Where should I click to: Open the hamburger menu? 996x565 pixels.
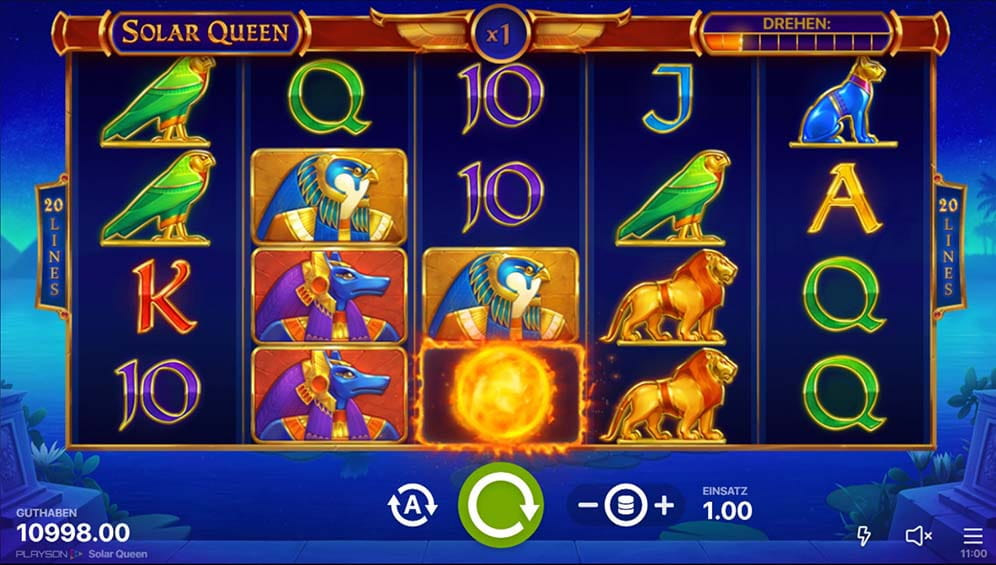coord(972,536)
